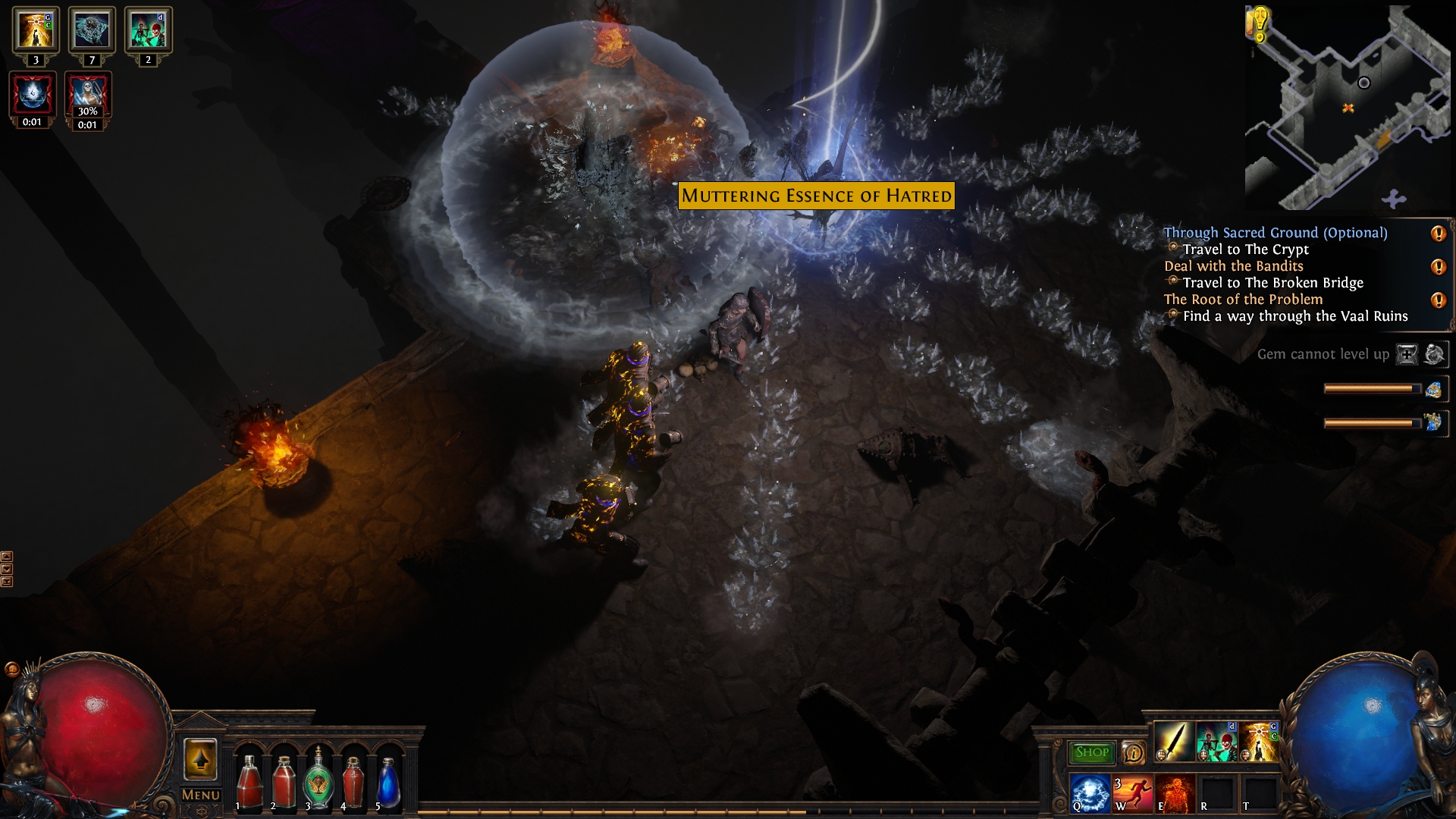Viewport: 1456px width, 819px height.
Task: Cast the blue frost orb skill
Action: [x=1090, y=793]
